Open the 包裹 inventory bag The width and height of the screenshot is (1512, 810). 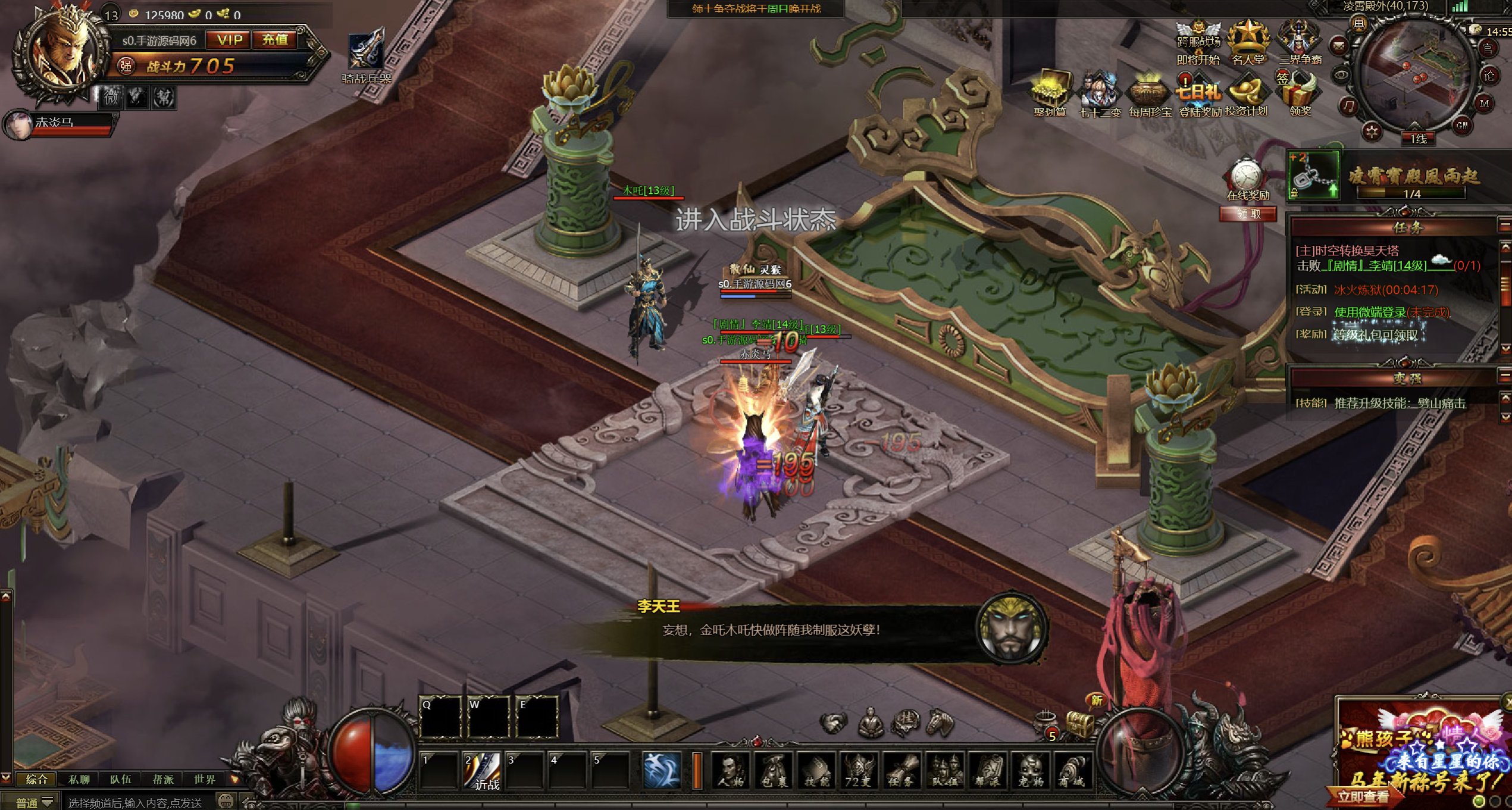[x=774, y=771]
